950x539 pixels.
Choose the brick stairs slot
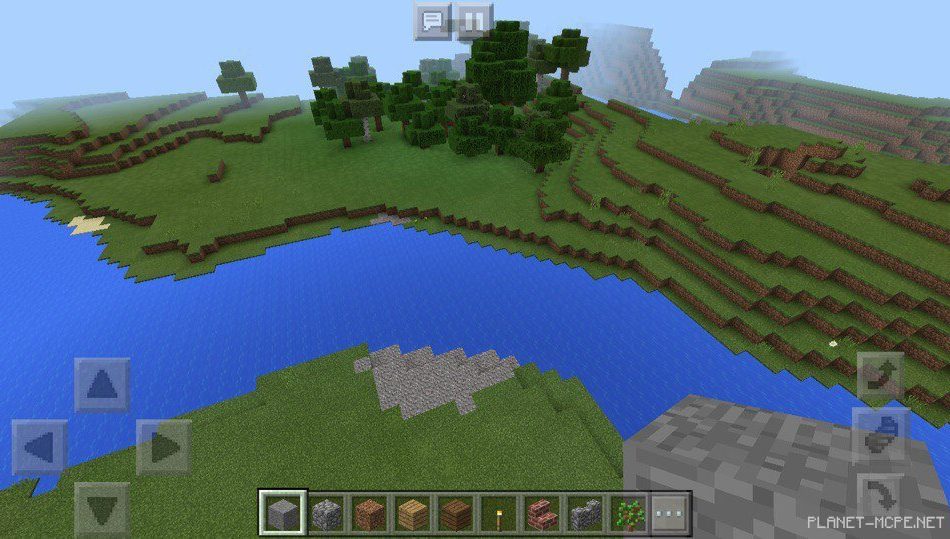click(x=542, y=514)
